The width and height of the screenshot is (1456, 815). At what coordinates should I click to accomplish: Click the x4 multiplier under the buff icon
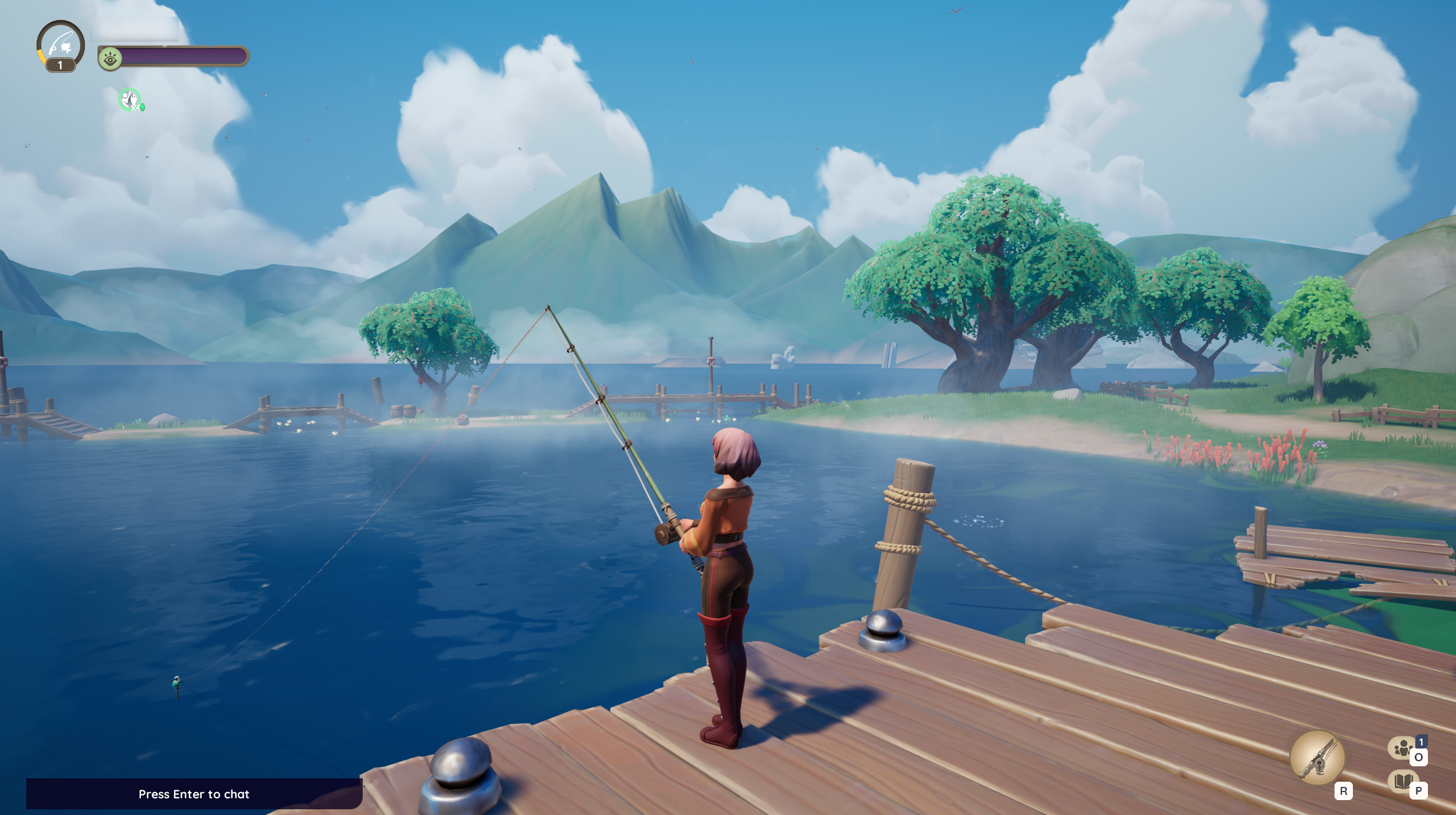tap(135, 108)
